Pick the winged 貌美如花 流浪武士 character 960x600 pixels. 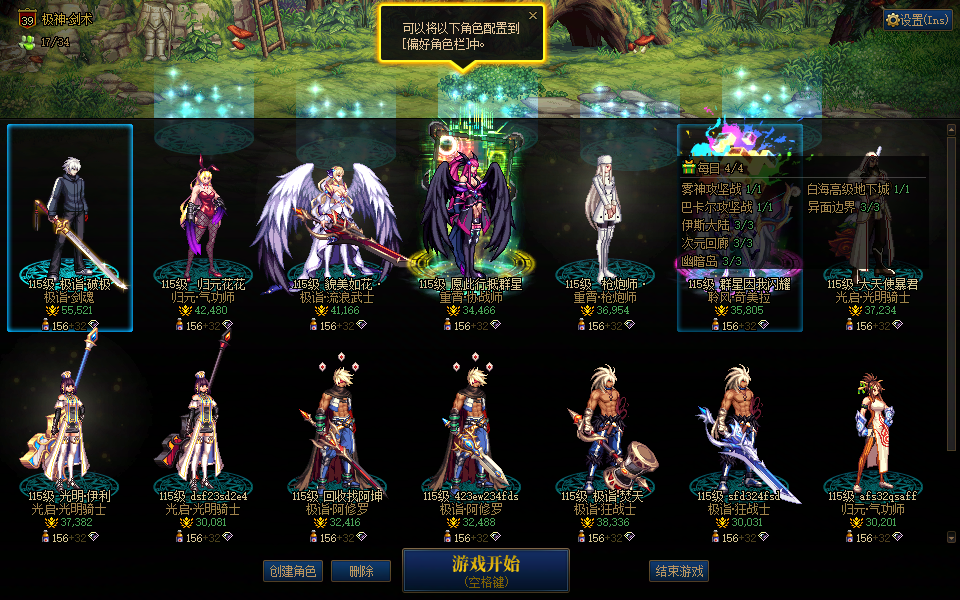pos(337,230)
